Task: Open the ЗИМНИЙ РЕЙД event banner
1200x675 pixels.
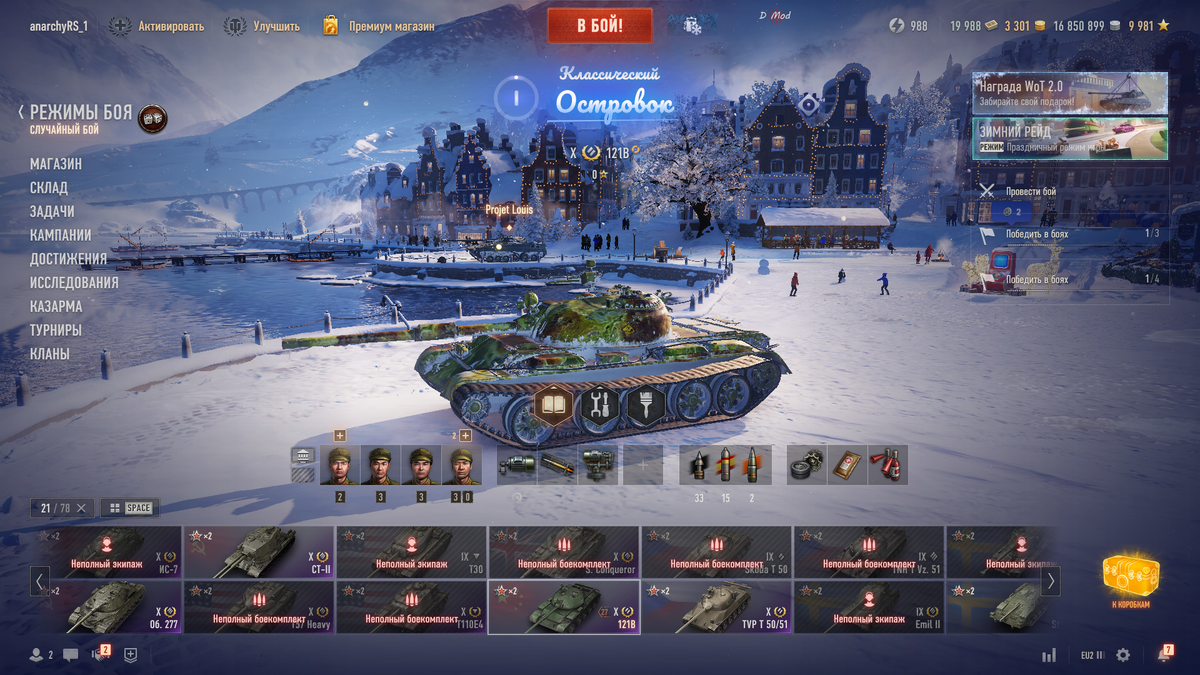Action: click(x=1069, y=139)
